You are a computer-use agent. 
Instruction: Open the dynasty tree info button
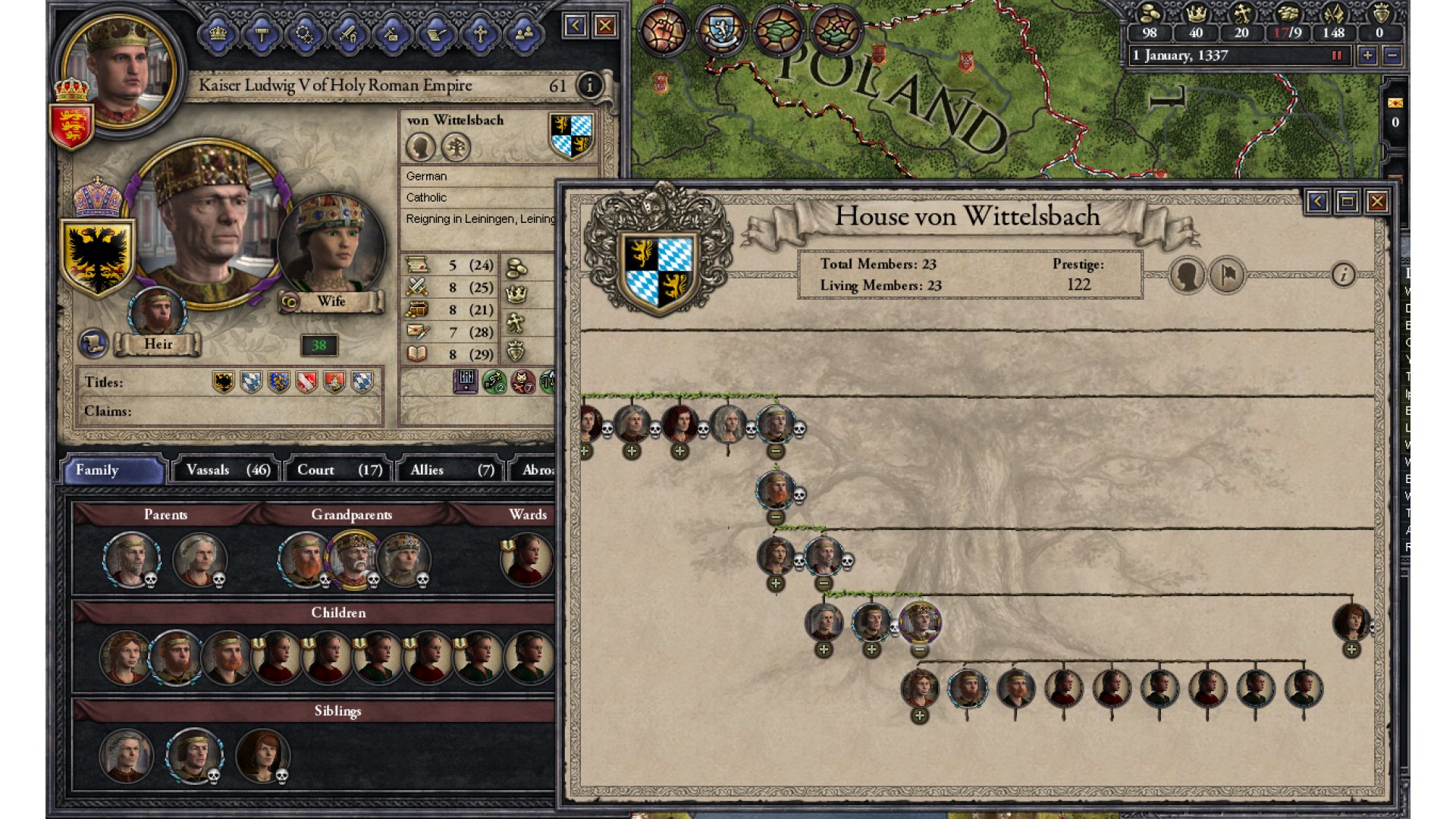[1343, 275]
